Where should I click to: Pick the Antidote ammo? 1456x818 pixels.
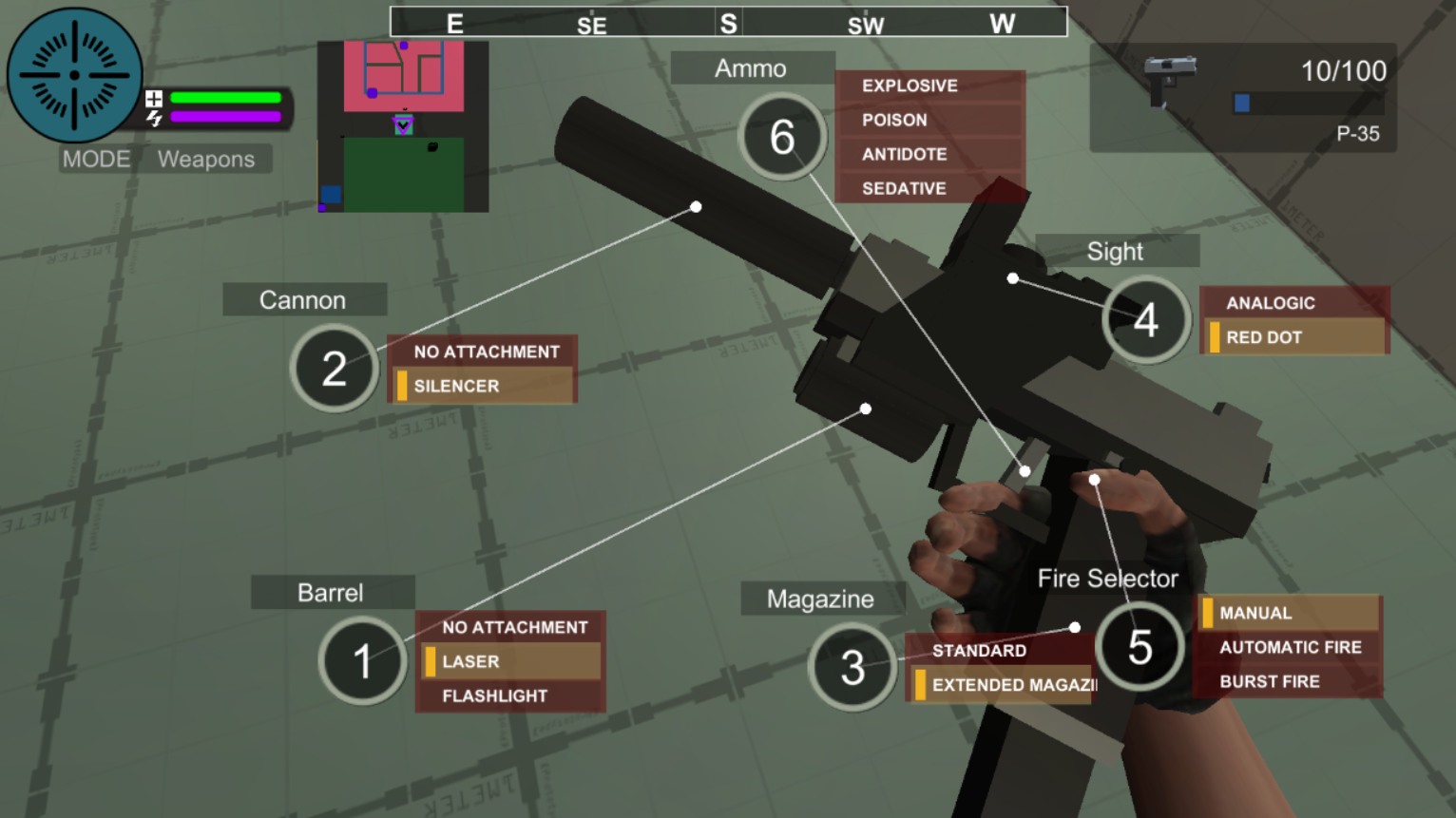929,154
